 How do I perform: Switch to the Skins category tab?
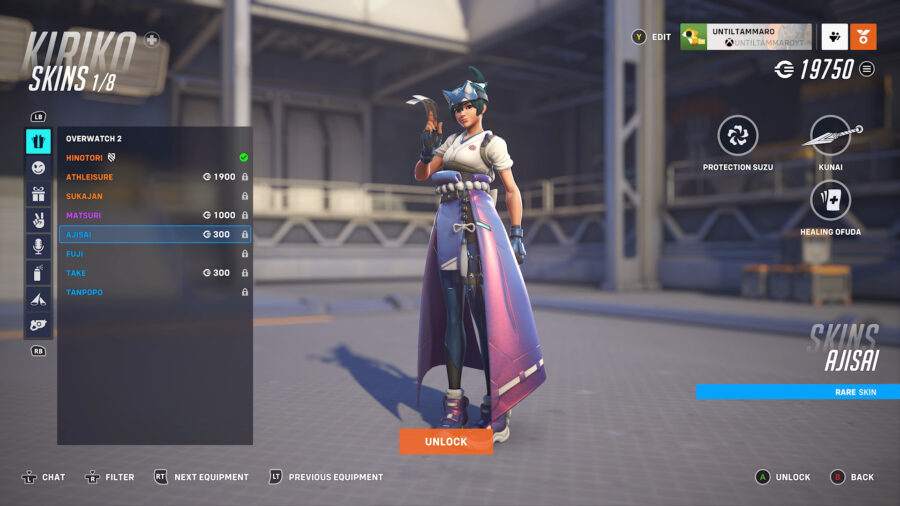click(38, 141)
